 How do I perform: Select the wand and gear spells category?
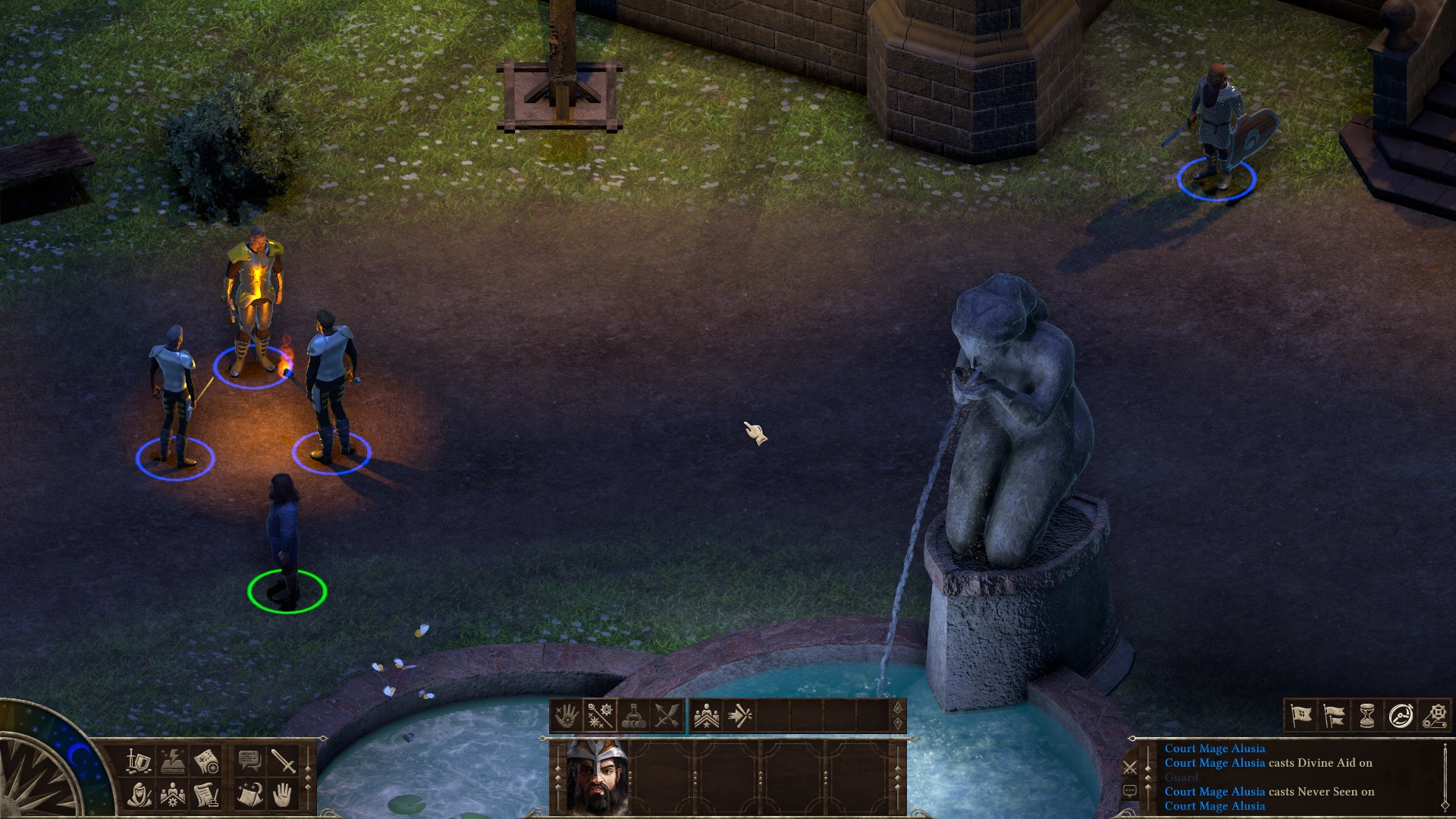600,715
